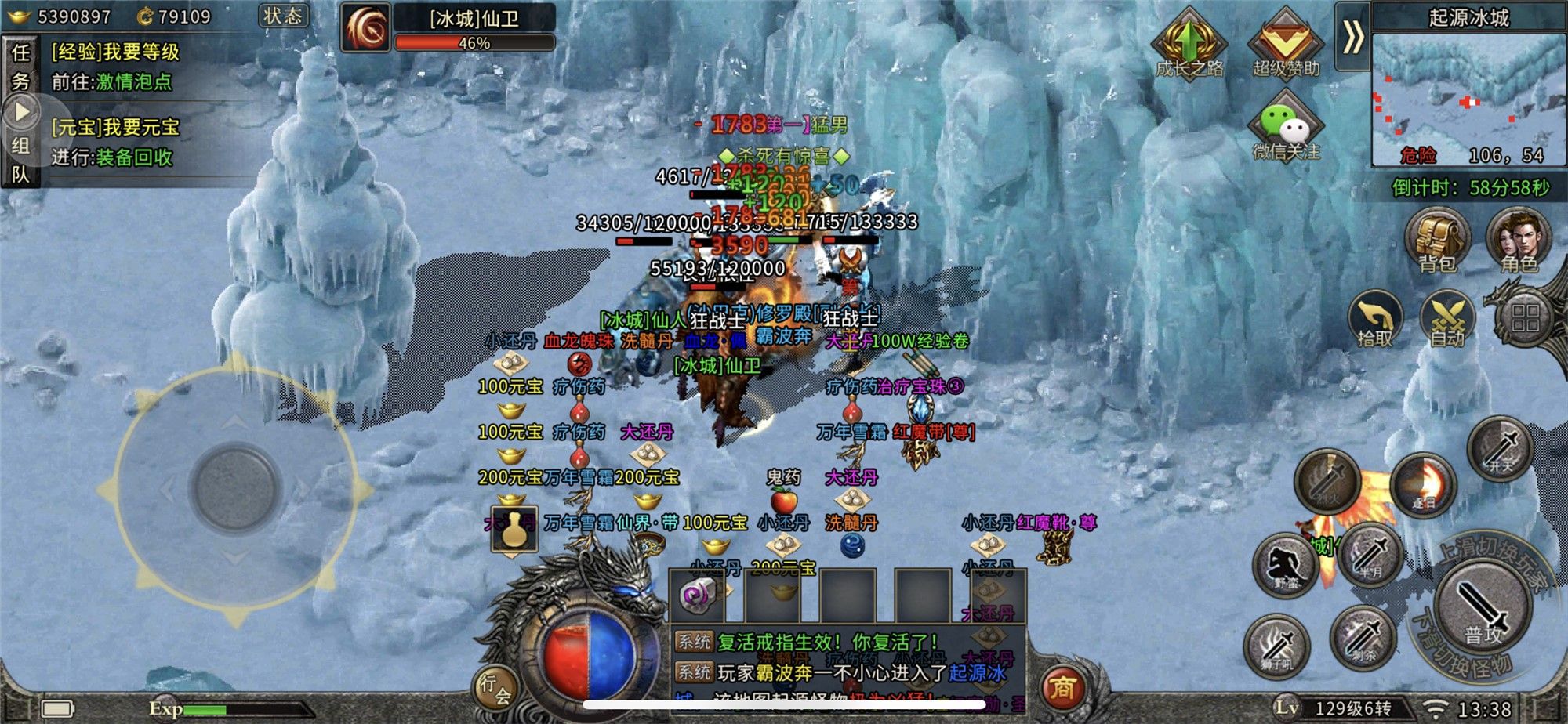Activate the 开天 skill

1501,450
